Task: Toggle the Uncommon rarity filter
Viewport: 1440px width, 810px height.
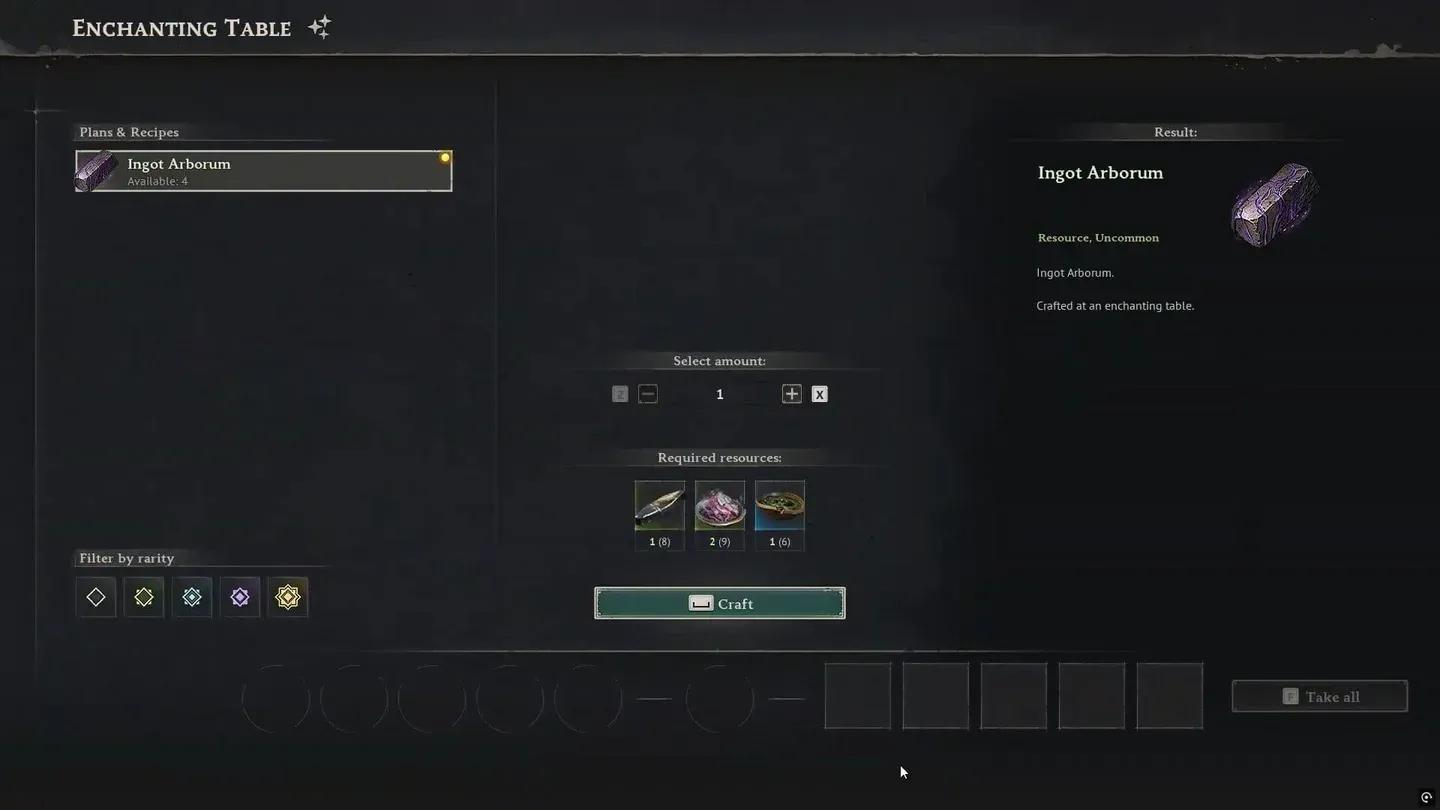Action: pos(143,596)
